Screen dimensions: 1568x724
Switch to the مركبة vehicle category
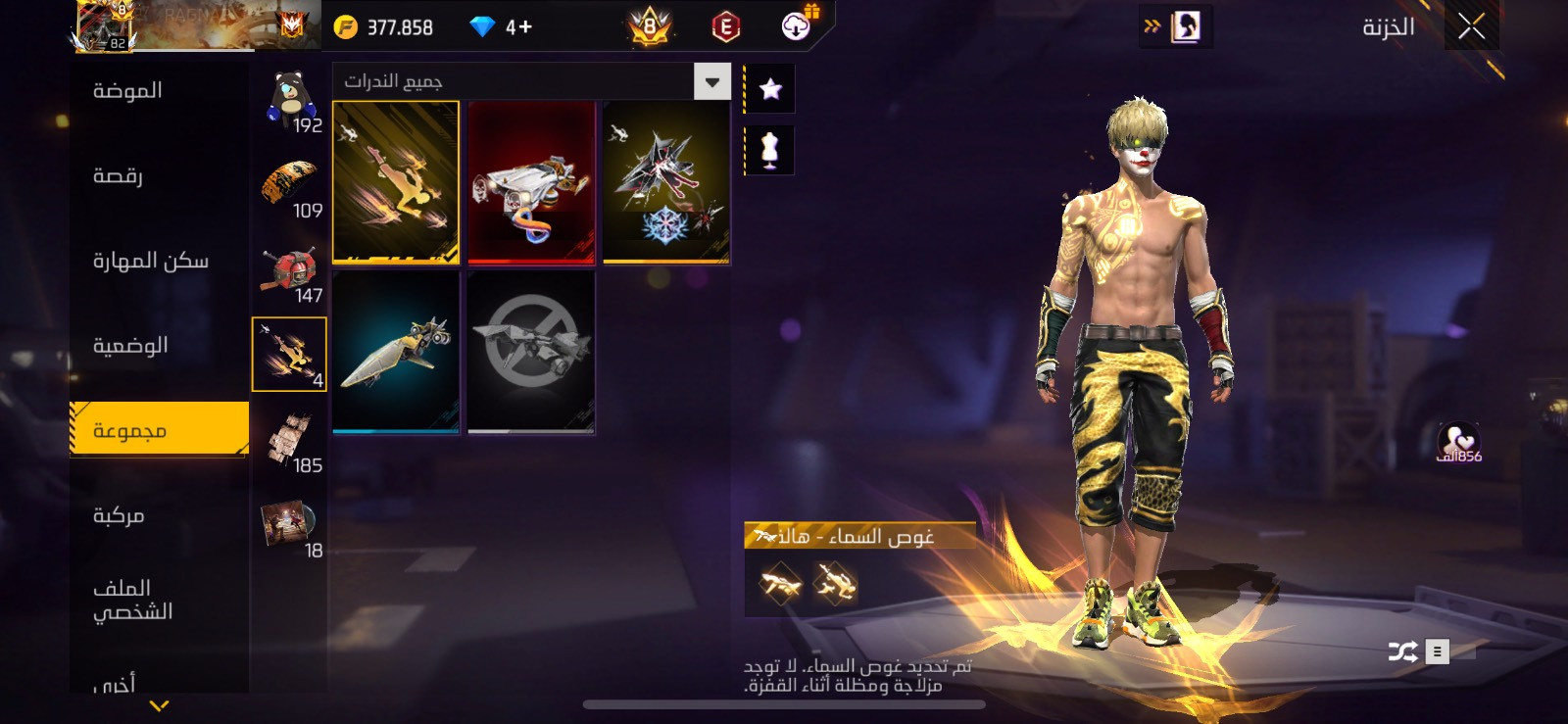(x=119, y=515)
